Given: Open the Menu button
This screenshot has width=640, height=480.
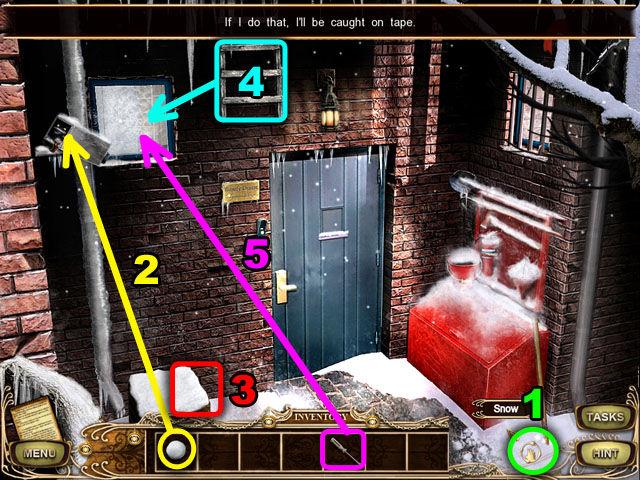Looking at the screenshot, I should click(x=39, y=455).
